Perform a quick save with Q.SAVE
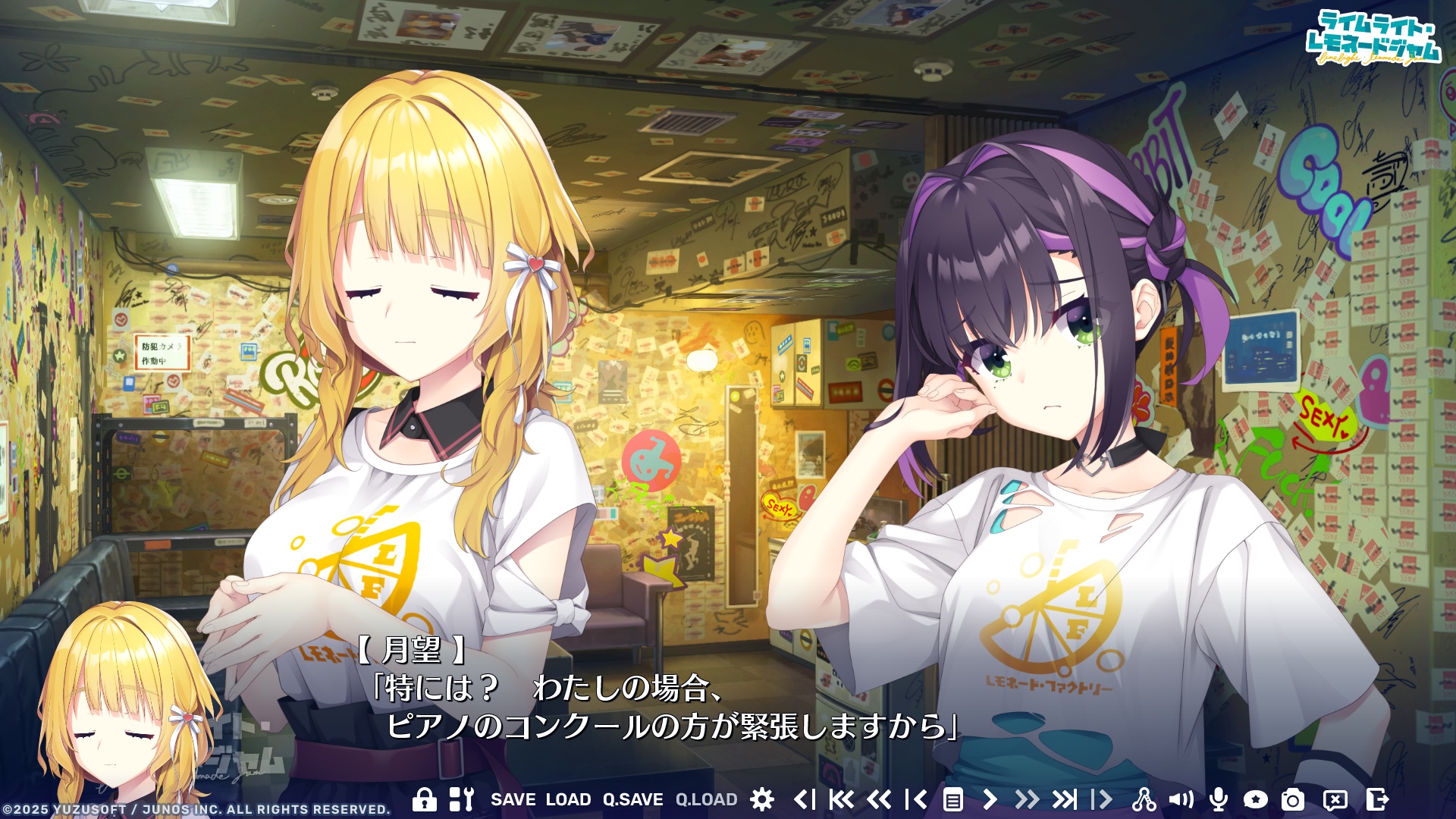Screen dimensions: 1456x819 [x=632, y=798]
